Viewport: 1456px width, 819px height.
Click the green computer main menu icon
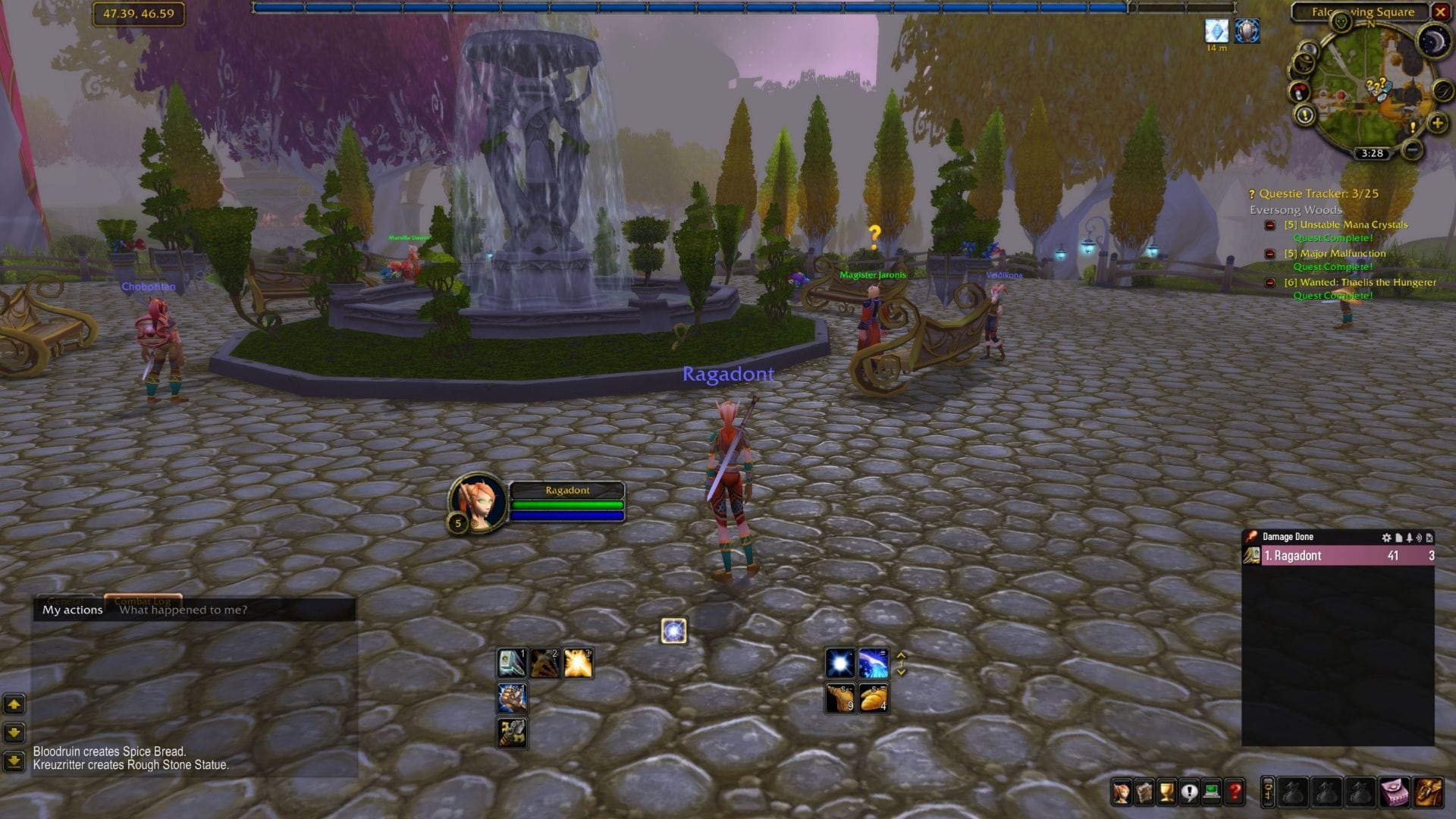click(x=1210, y=792)
